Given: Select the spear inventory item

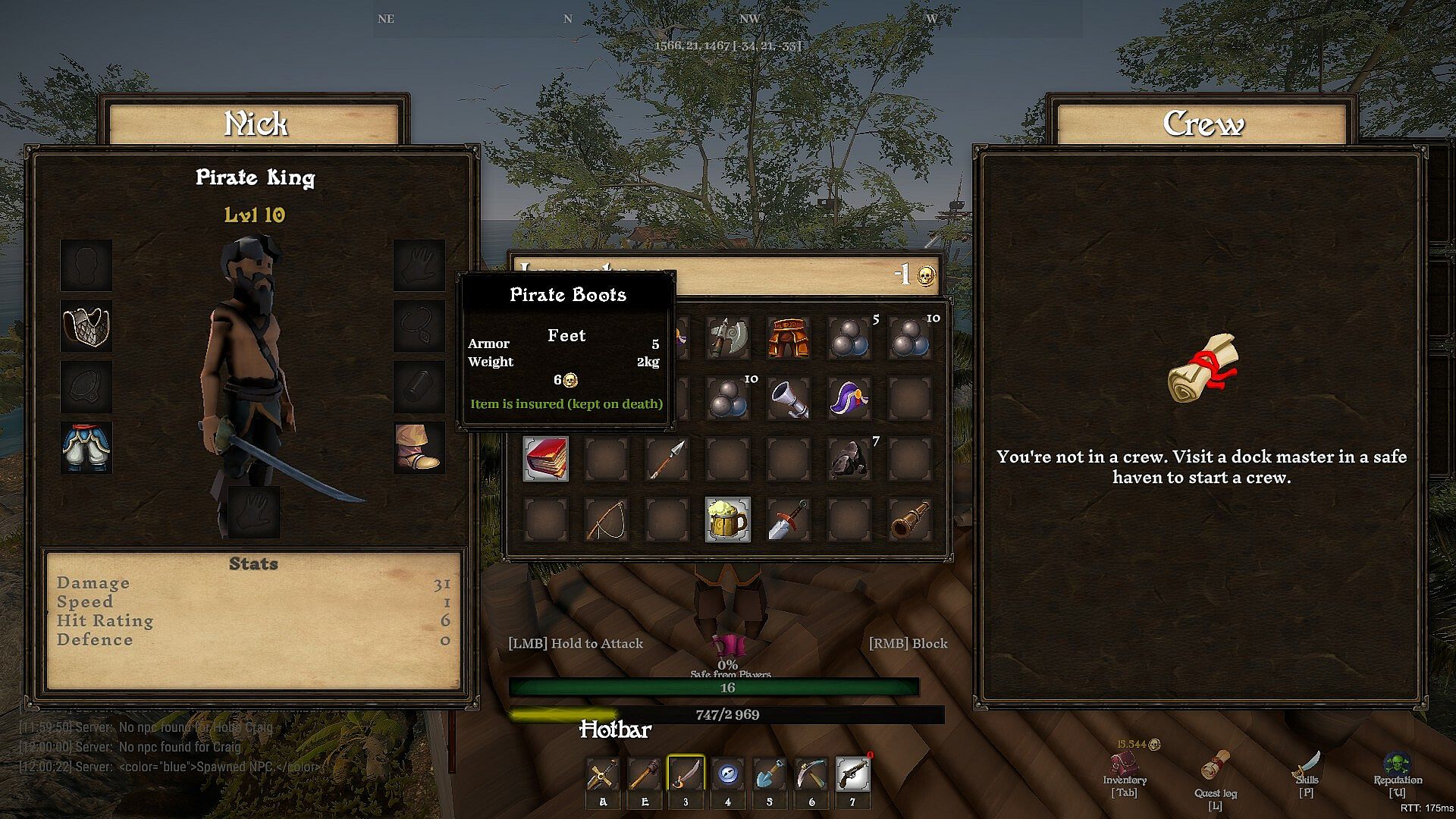Looking at the screenshot, I should coord(667,459).
